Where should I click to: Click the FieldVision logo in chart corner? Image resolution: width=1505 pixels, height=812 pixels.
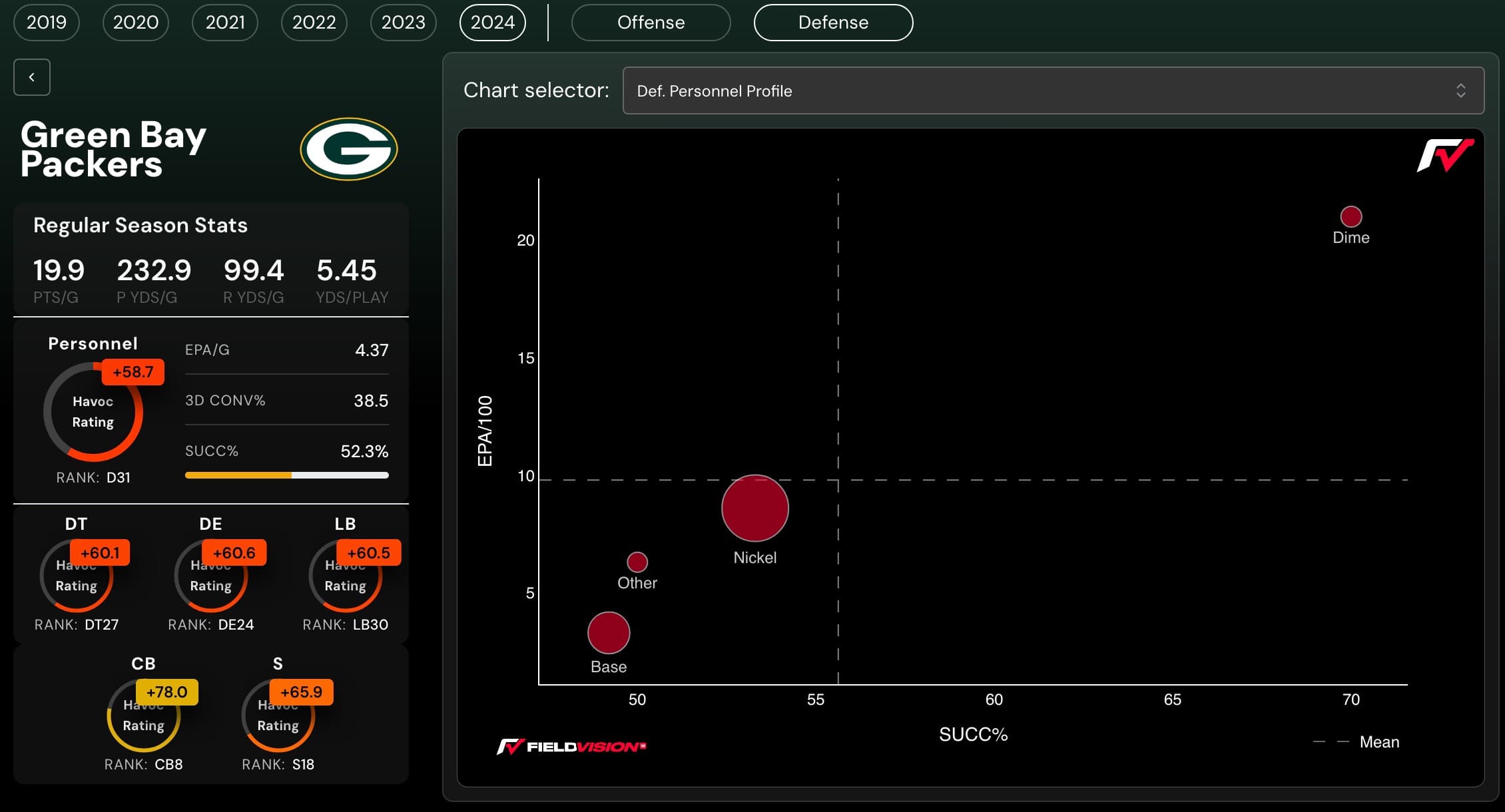[x=1445, y=156]
